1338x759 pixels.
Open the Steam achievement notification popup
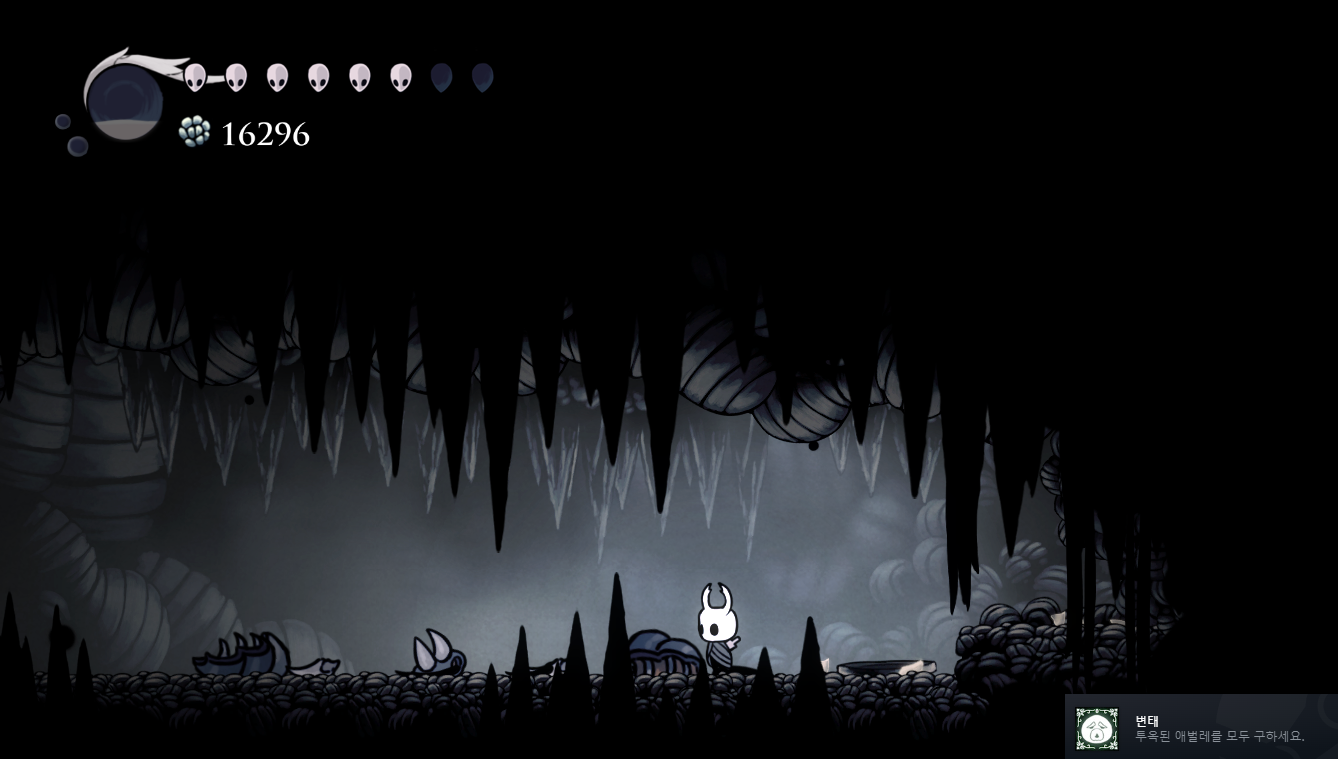click(x=1200, y=728)
